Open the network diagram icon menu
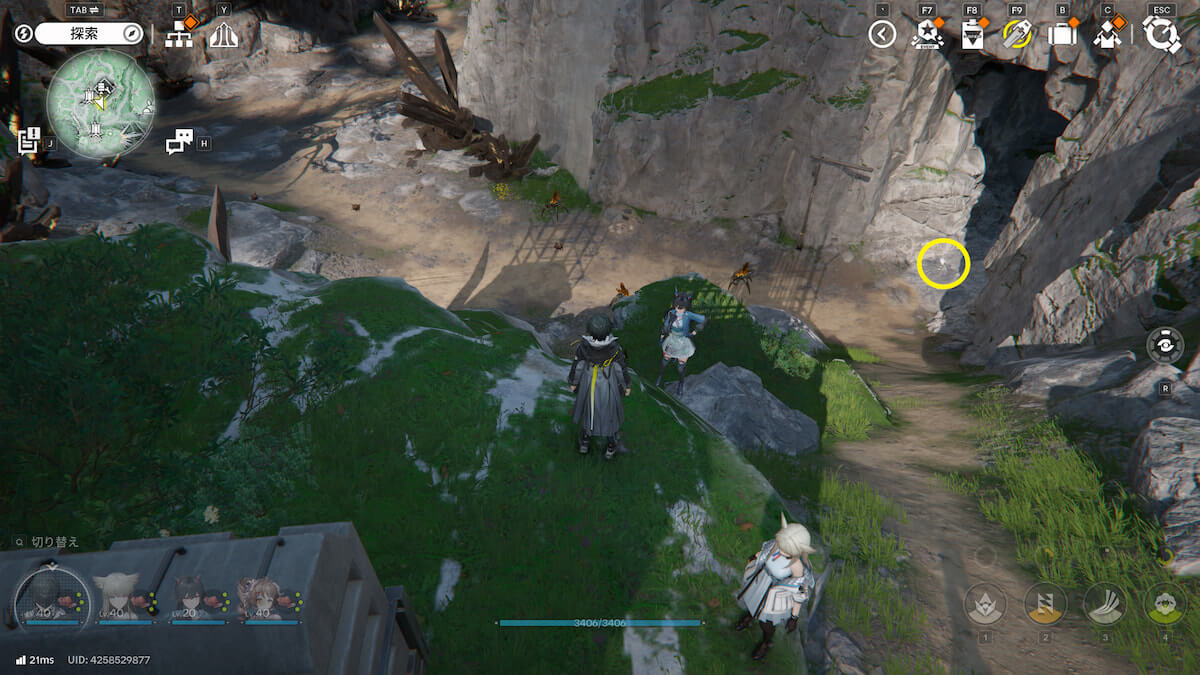Screen dimensions: 1200x675 pos(179,35)
